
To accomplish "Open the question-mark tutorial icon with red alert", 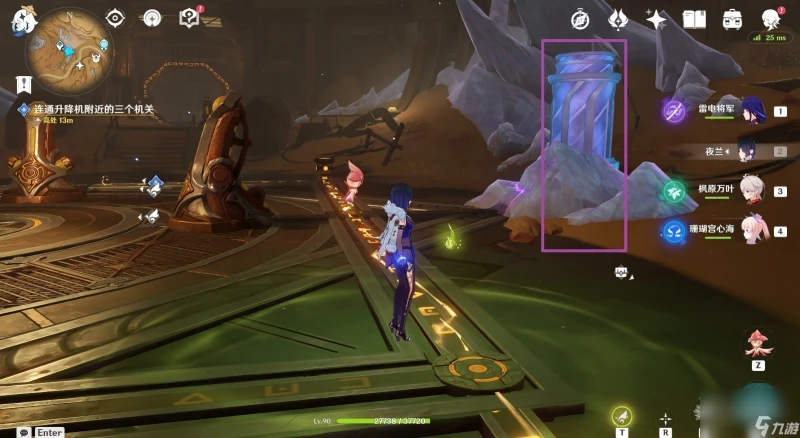I will pyautogui.click(x=188, y=17).
